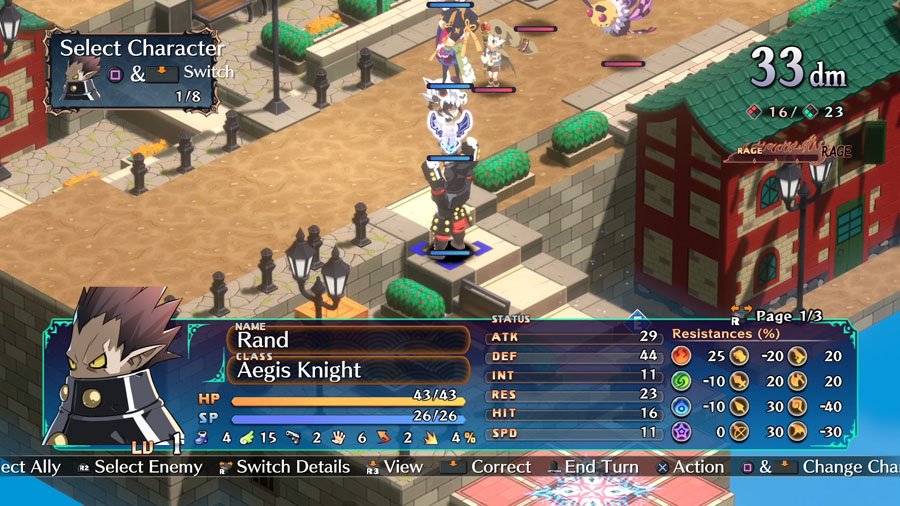Screen dimensions: 900x506
Task: Click the SPD stat row
Action: (574, 434)
